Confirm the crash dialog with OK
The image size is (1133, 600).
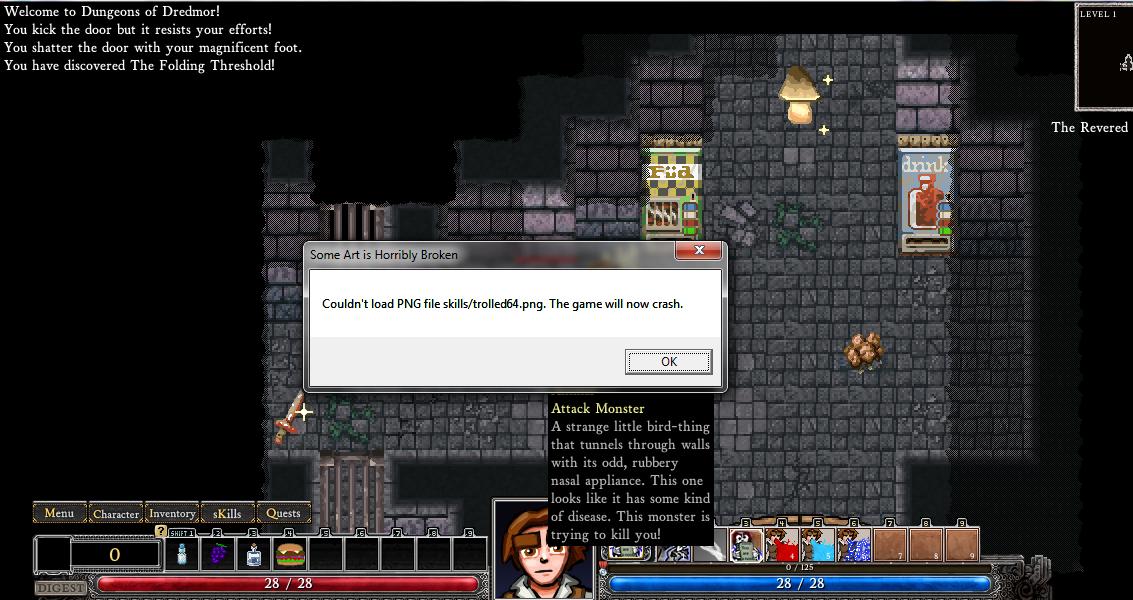click(668, 362)
